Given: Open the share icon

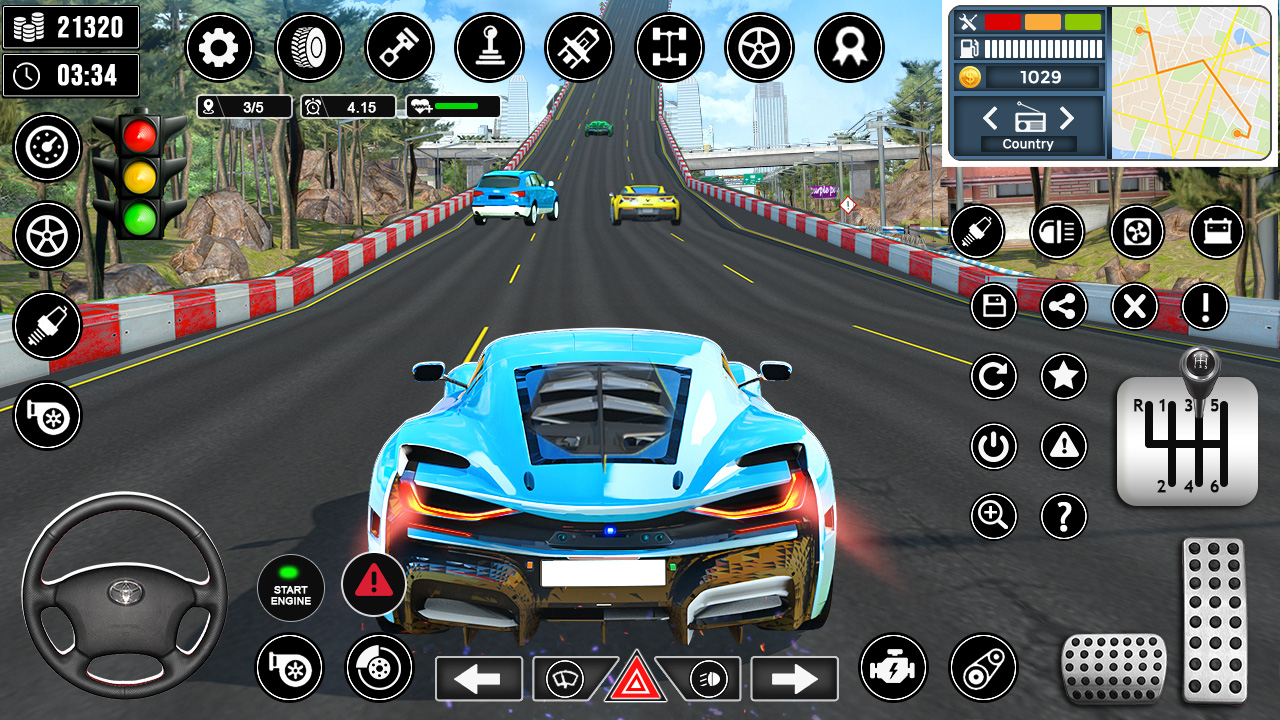Looking at the screenshot, I should 1063,306.
